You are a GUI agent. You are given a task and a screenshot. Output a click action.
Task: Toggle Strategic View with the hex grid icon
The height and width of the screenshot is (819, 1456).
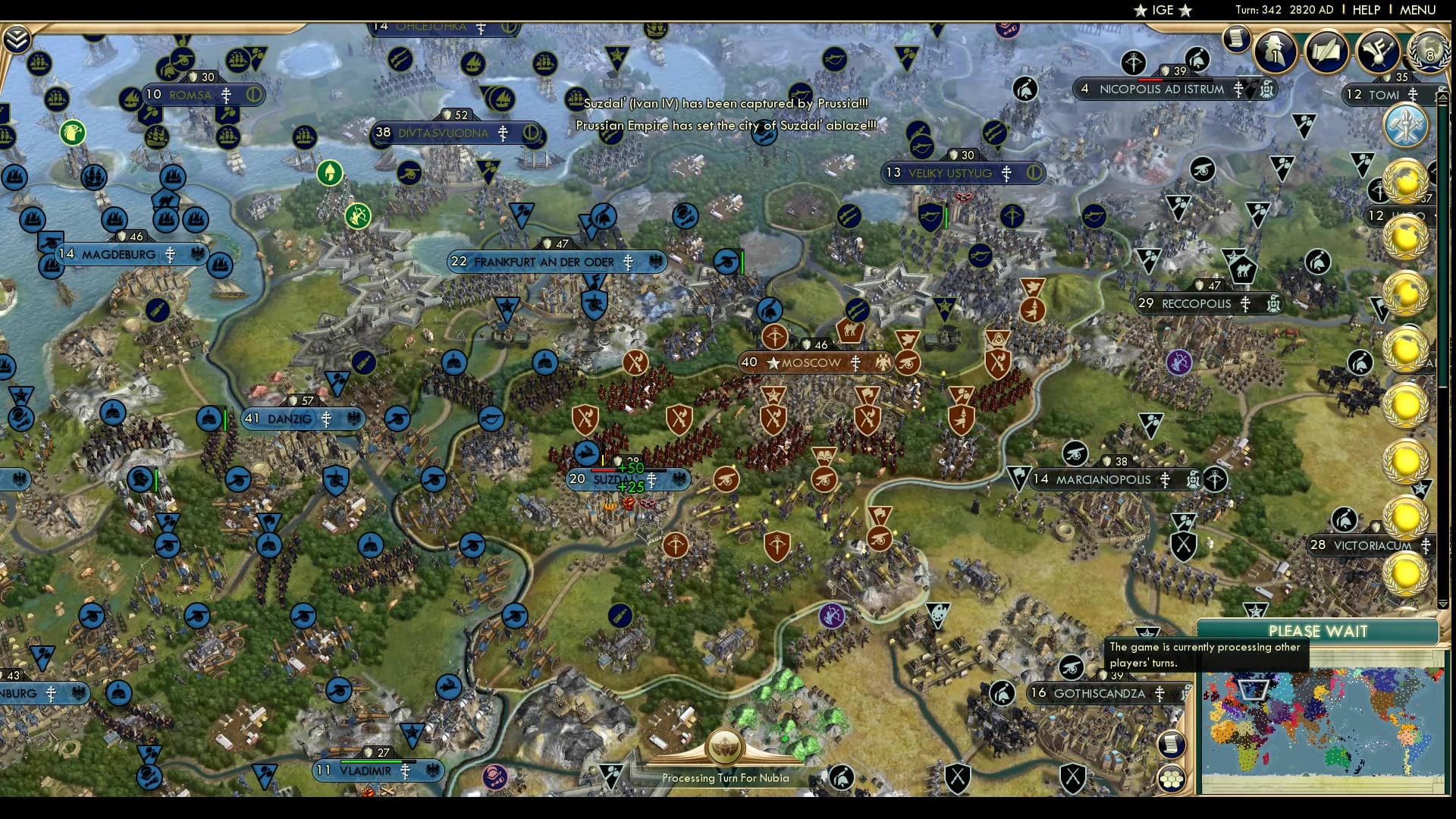(x=1172, y=777)
